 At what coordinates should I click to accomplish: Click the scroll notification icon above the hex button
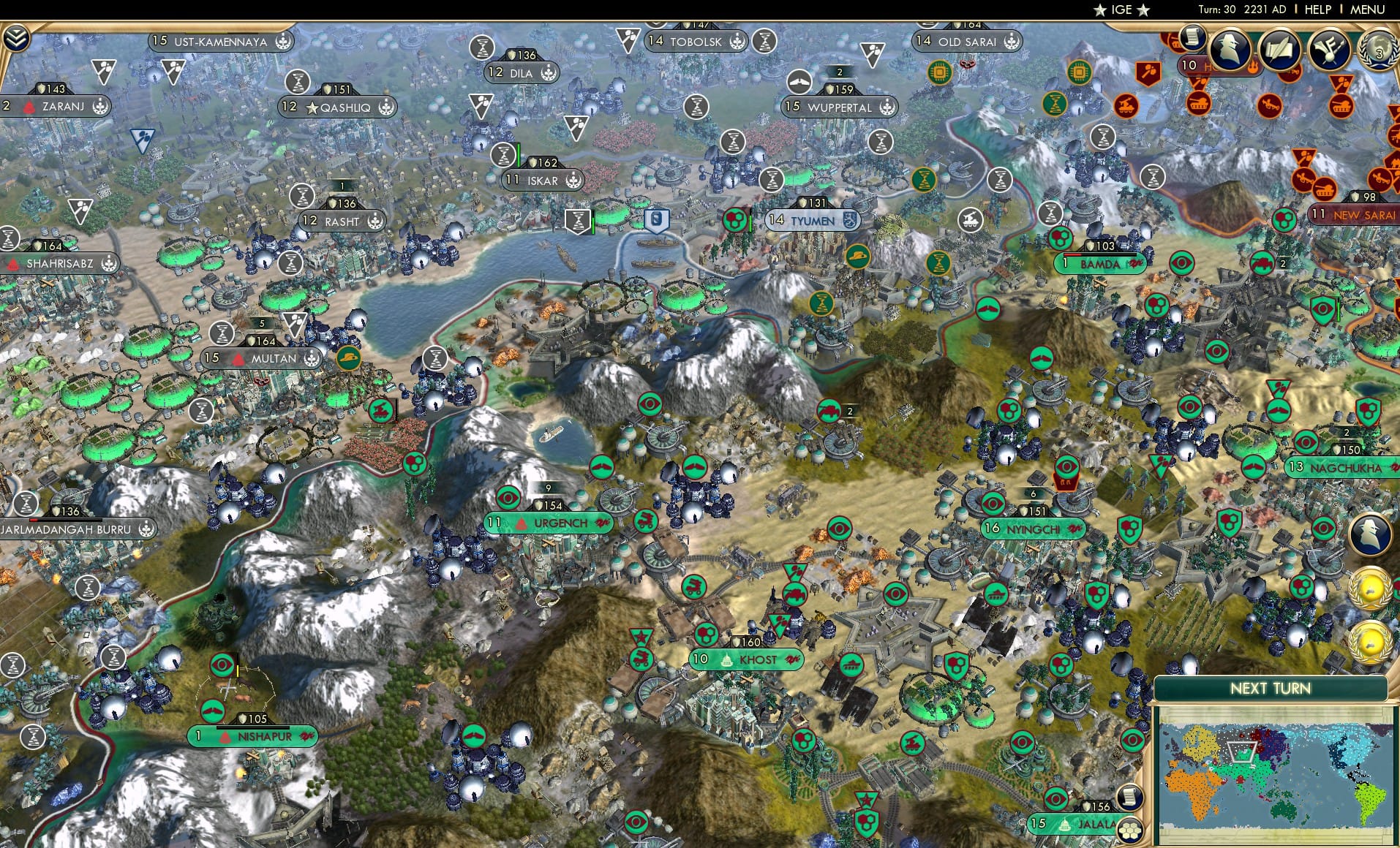pos(1129,798)
